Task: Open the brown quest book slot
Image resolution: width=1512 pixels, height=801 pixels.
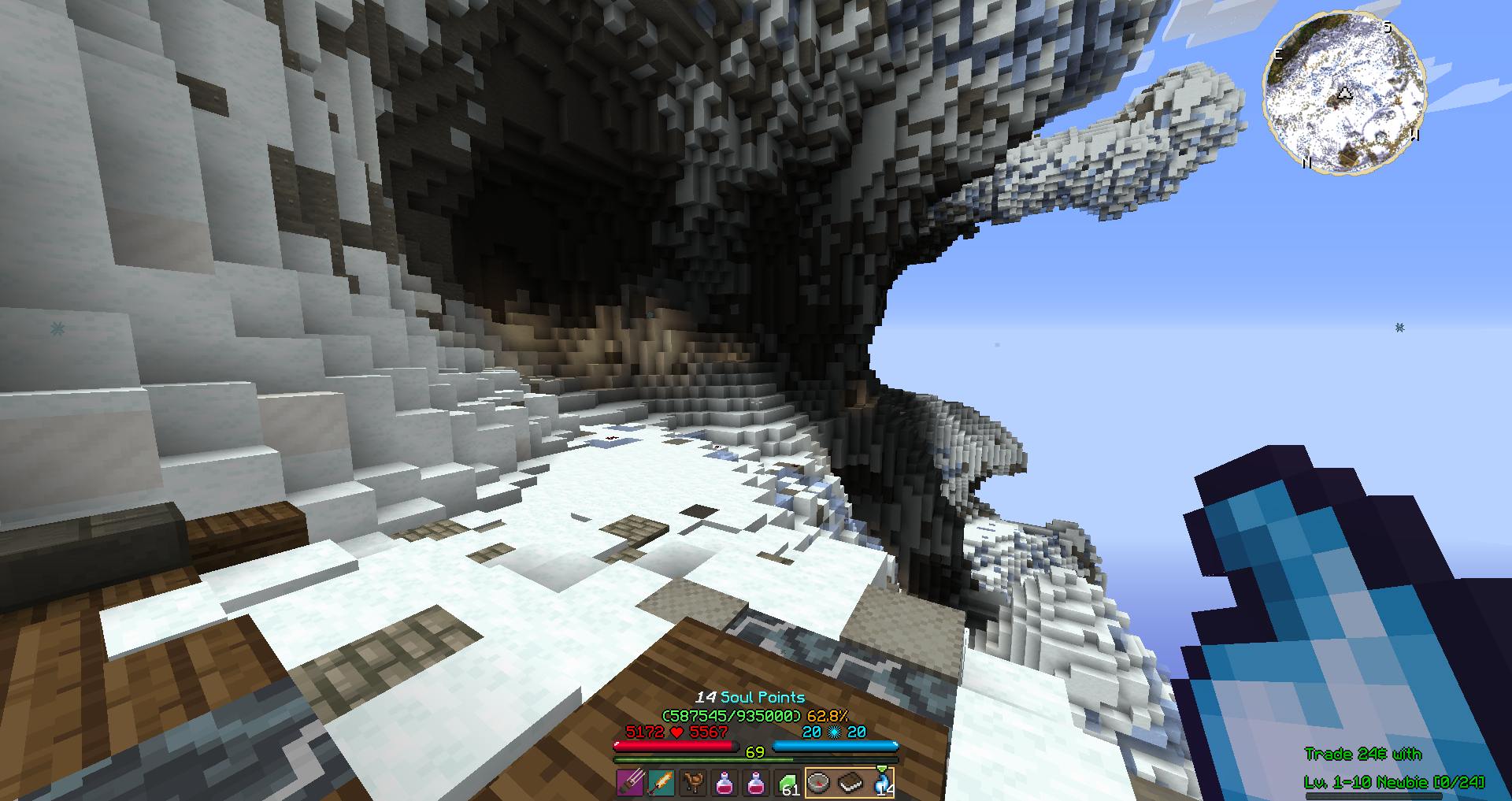Action: tap(850, 783)
